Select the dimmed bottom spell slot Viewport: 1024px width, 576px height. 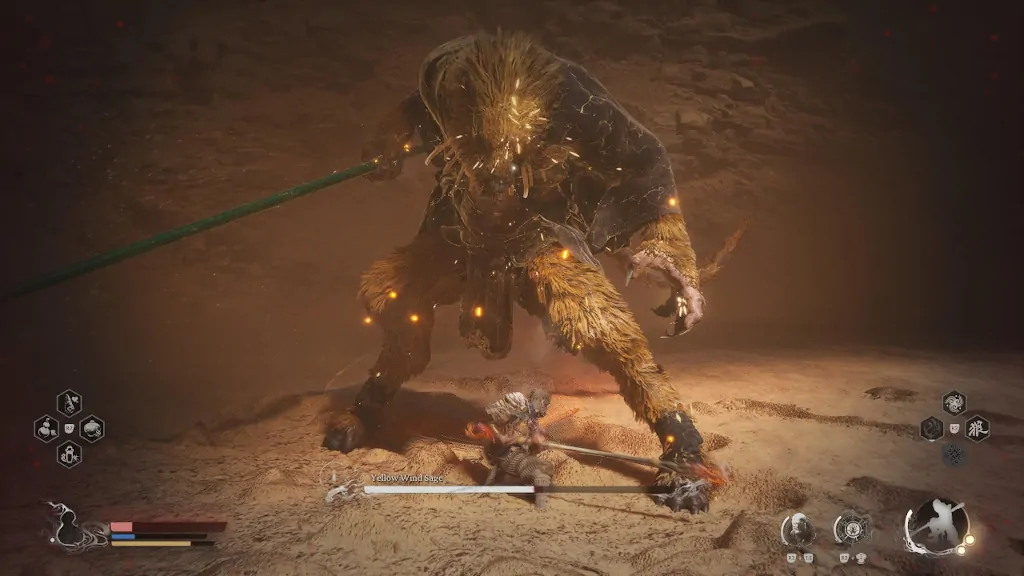pyautogui.click(x=954, y=455)
